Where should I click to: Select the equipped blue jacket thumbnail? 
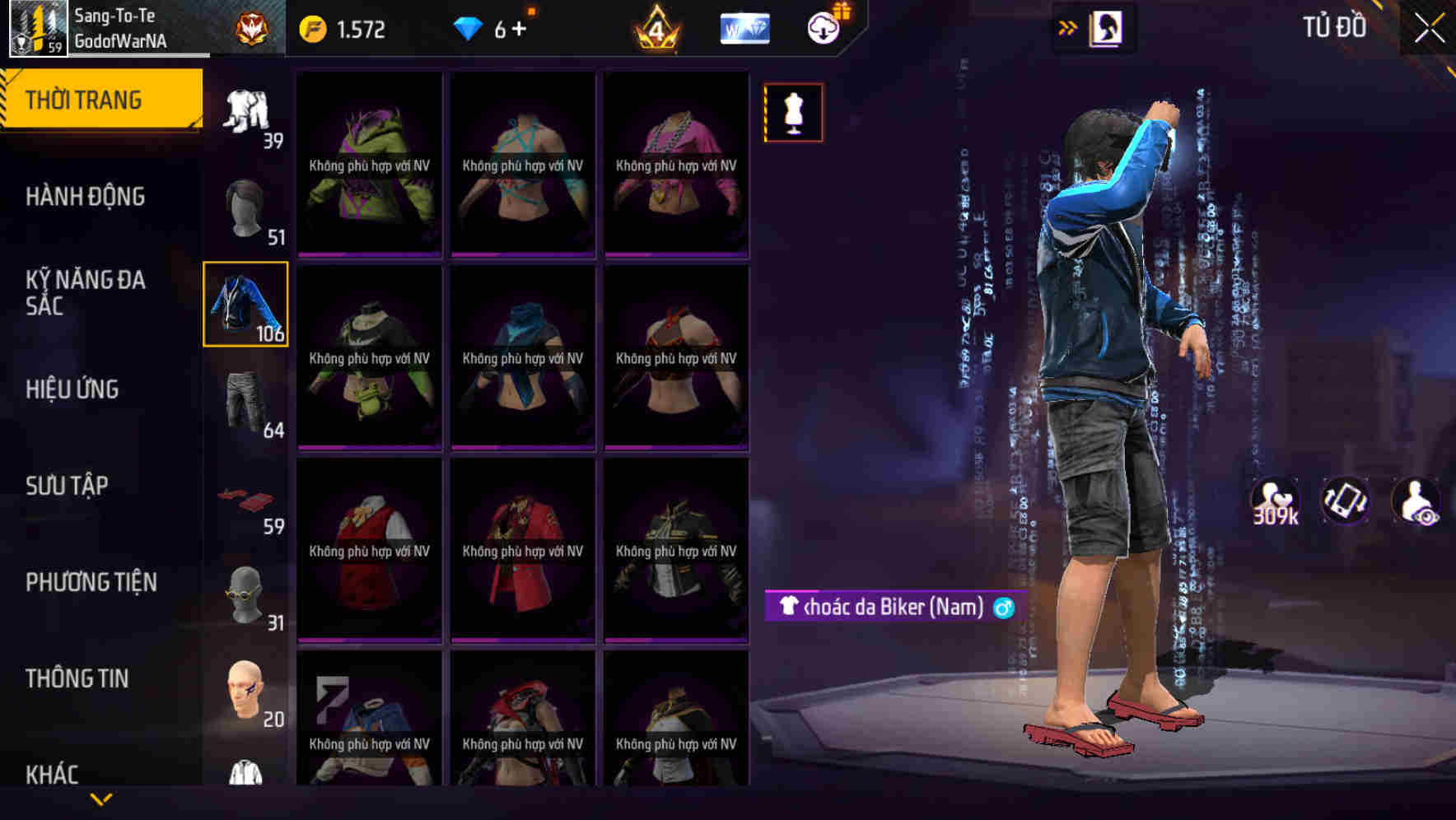pyautogui.click(x=245, y=305)
